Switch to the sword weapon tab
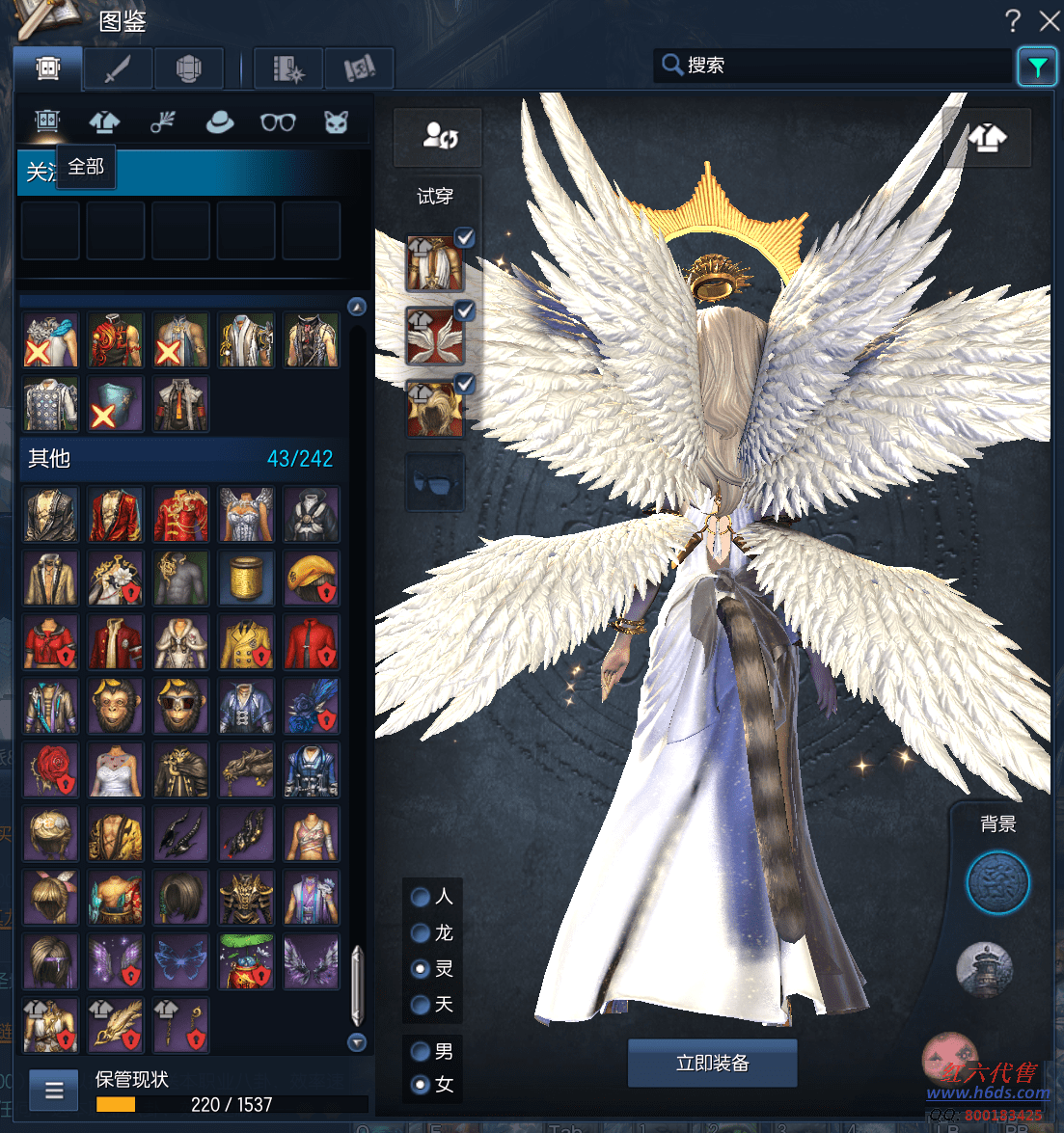The image size is (1064, 1133). pos(118,68)
